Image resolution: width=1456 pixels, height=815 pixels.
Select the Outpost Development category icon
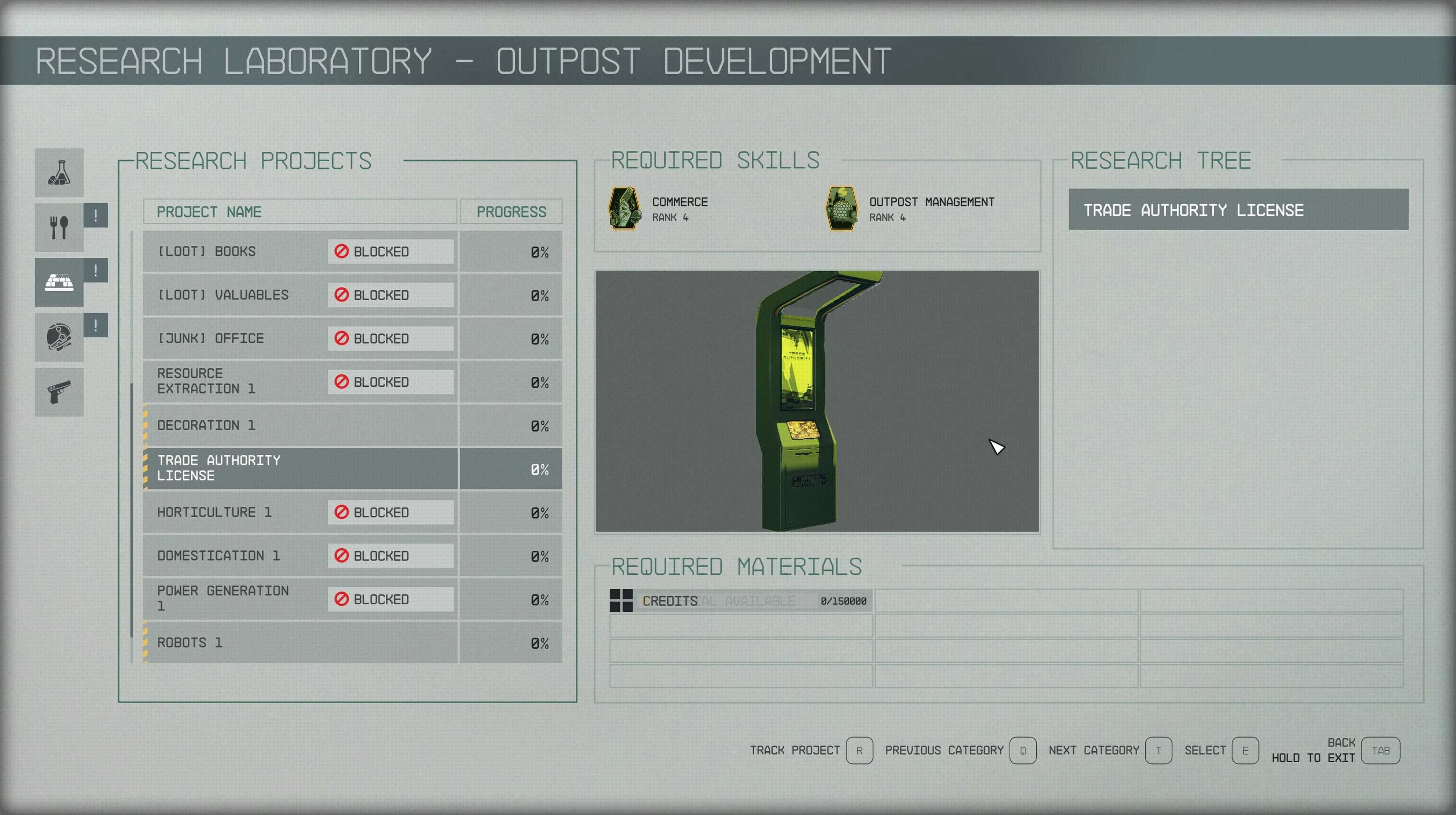(x=59, y=282)
